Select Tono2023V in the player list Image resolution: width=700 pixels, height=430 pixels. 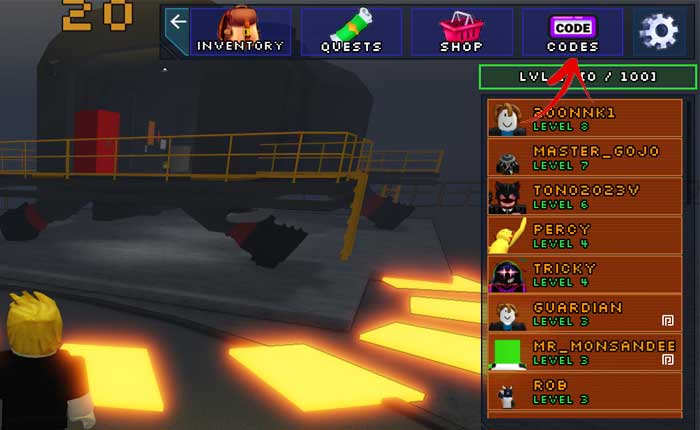click(585, 196)
